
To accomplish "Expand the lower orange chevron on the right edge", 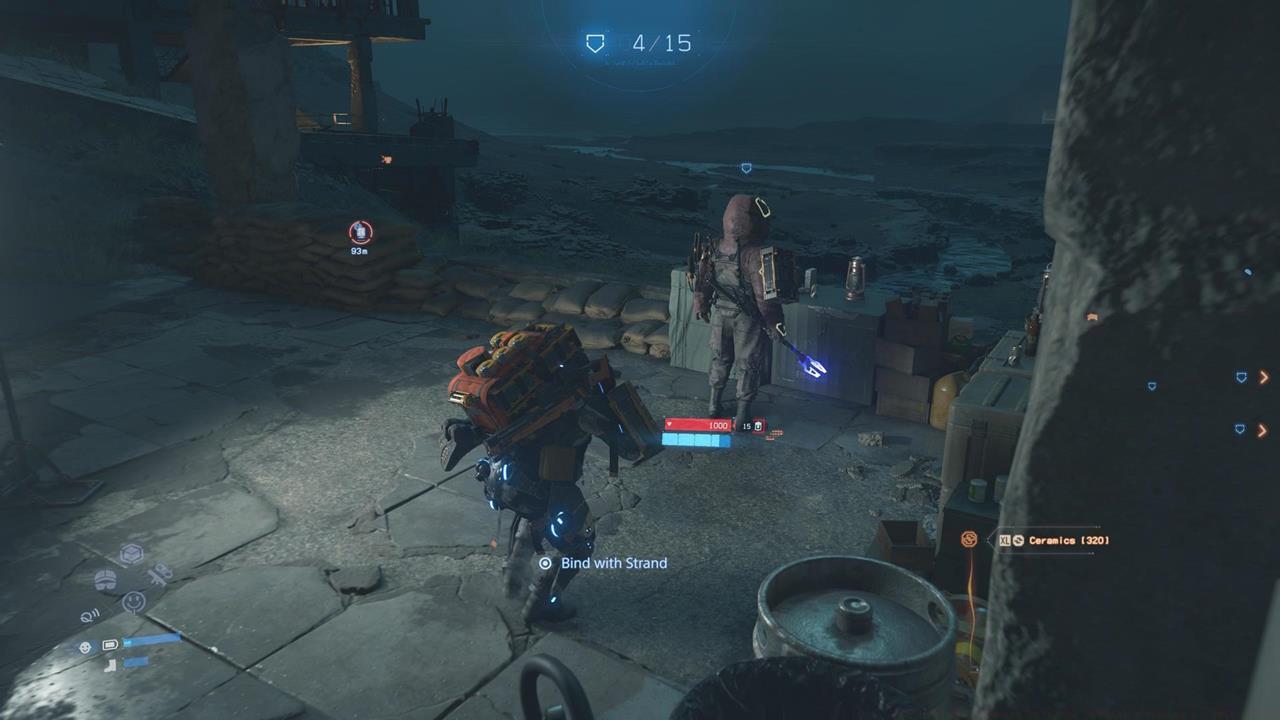I will tap(1262, 431).
